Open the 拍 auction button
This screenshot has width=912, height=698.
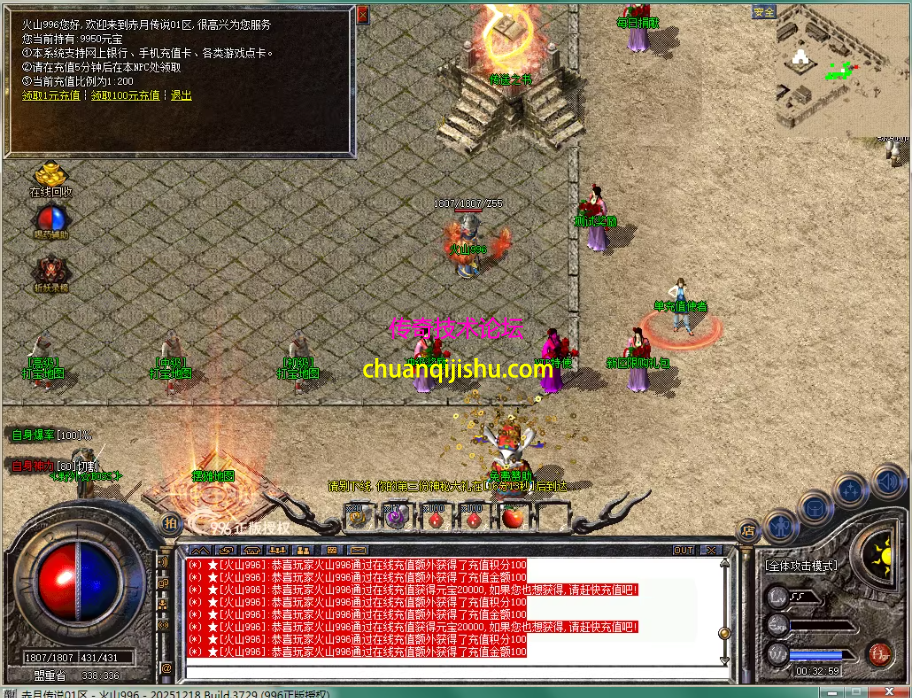[x=170, y=523]
